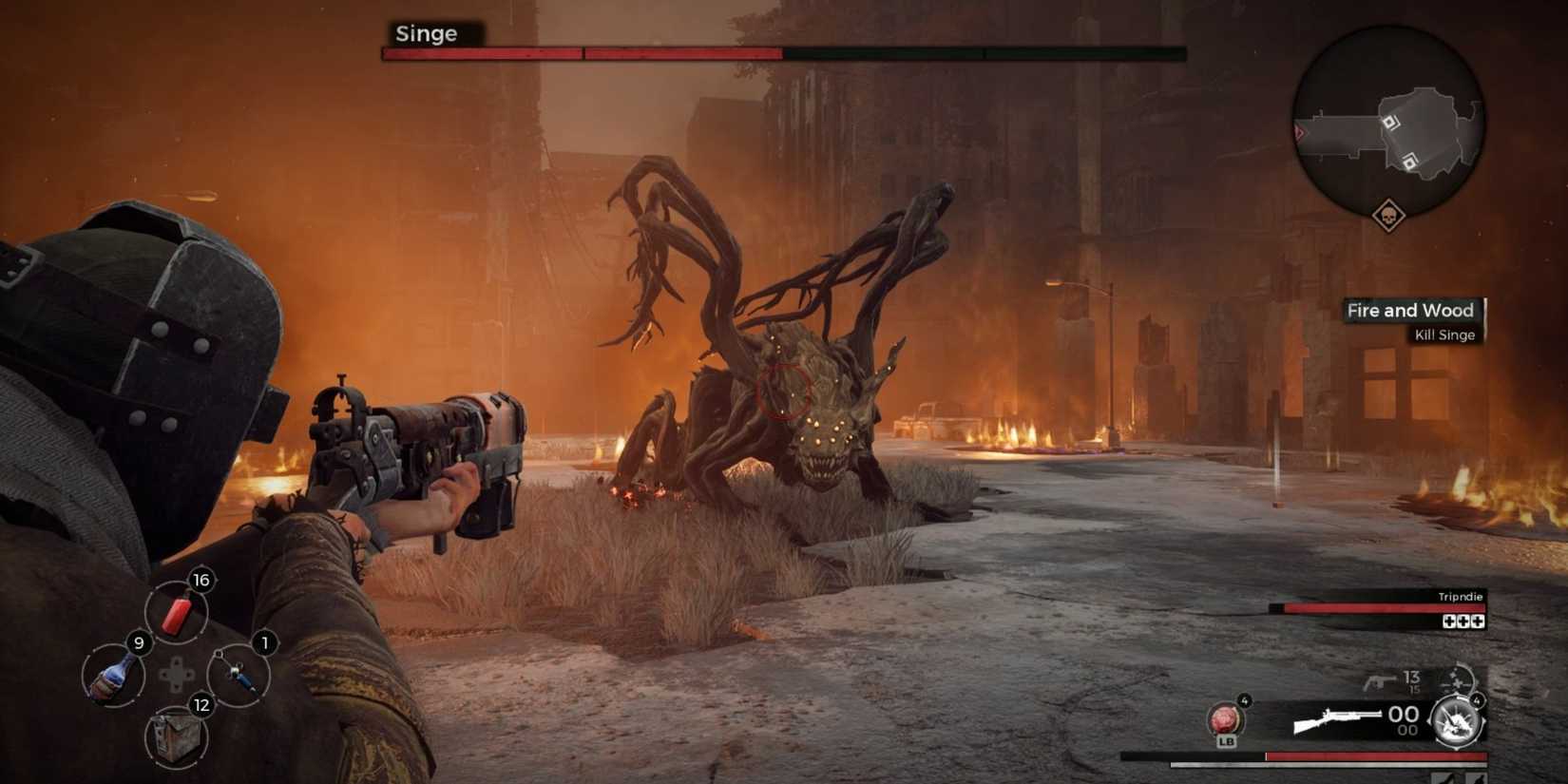Click the D-pad selector in item wheel

pos(176,675)
